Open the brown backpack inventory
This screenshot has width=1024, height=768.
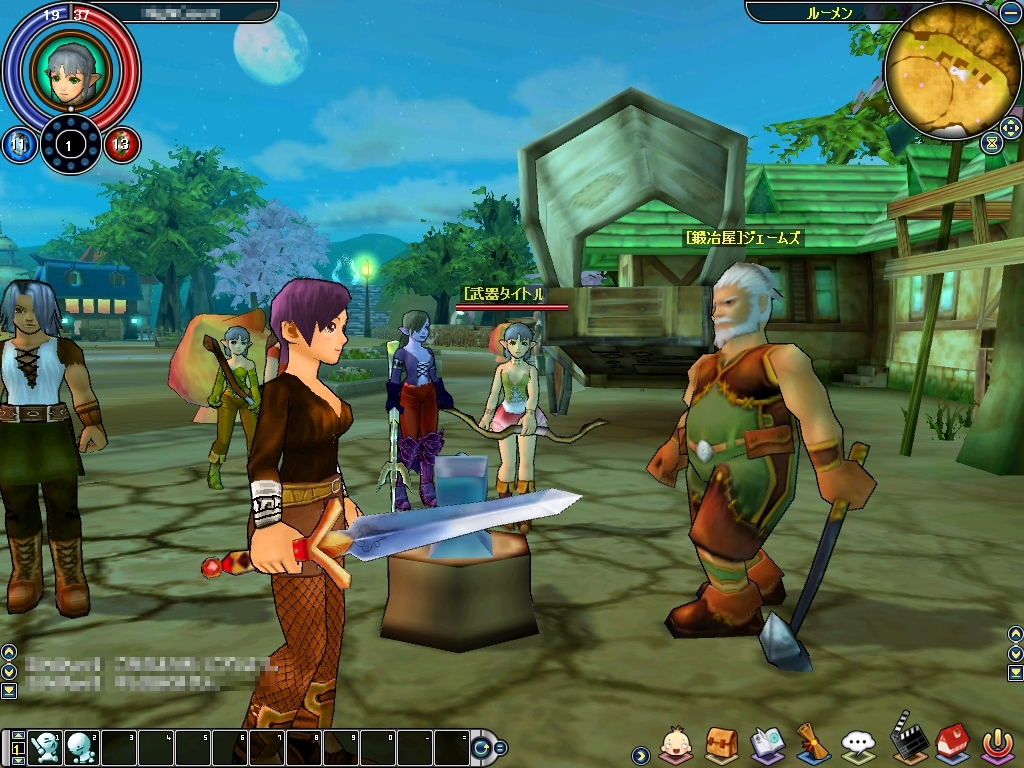coord(721,742)
